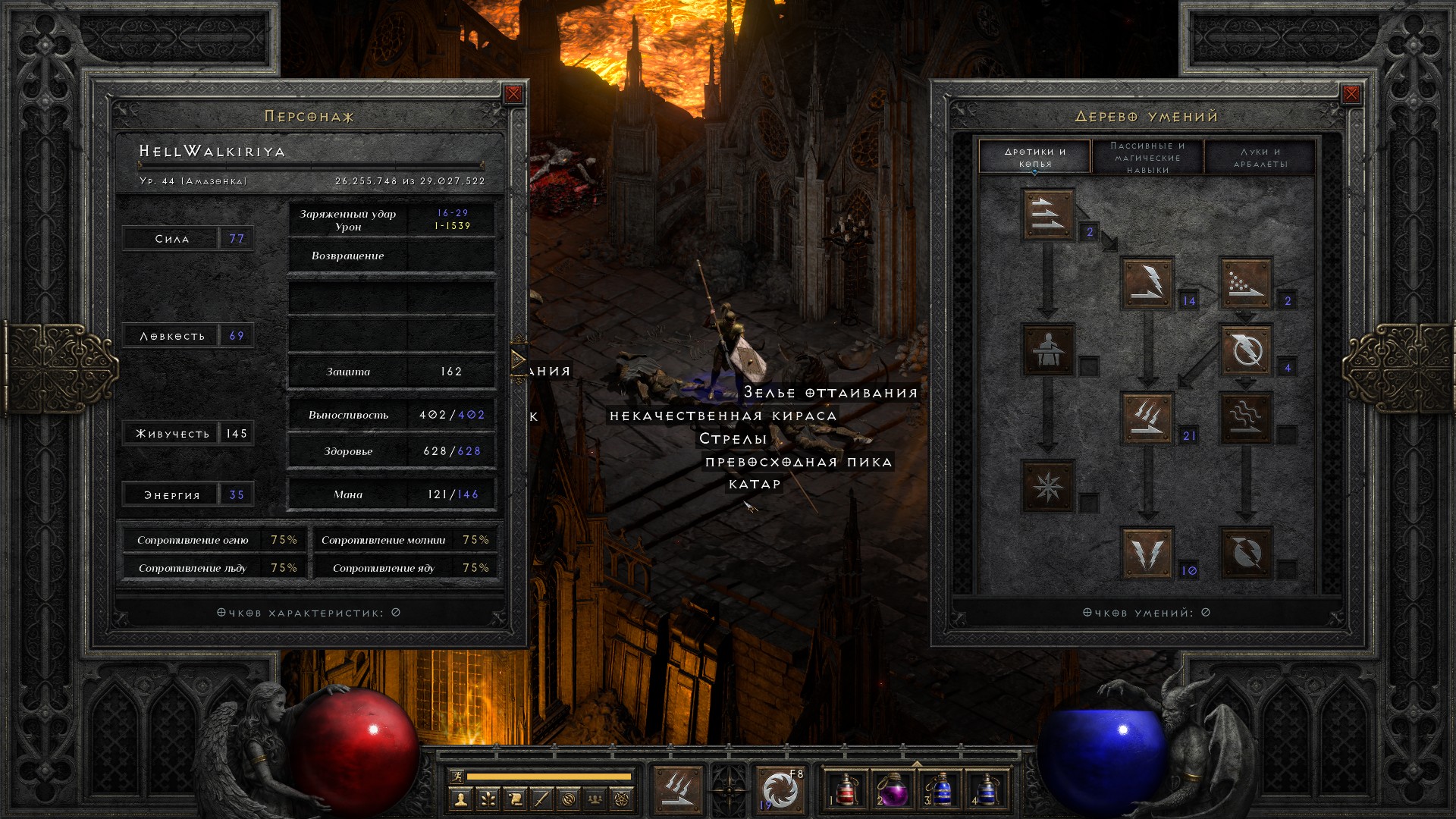Open right-click skill selector marked F8

pyautogui.click(x=781, y=790)
